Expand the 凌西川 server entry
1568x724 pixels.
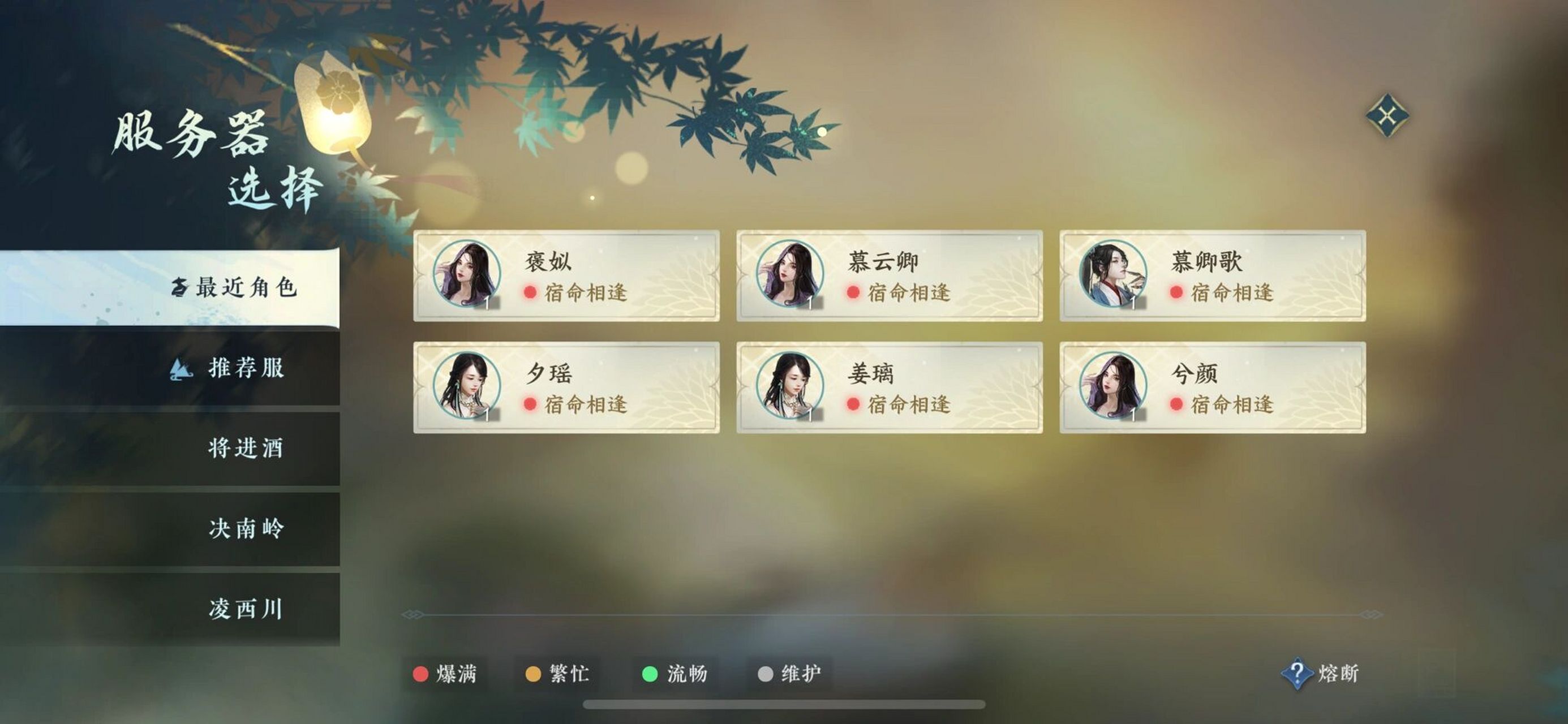(247, 611)
